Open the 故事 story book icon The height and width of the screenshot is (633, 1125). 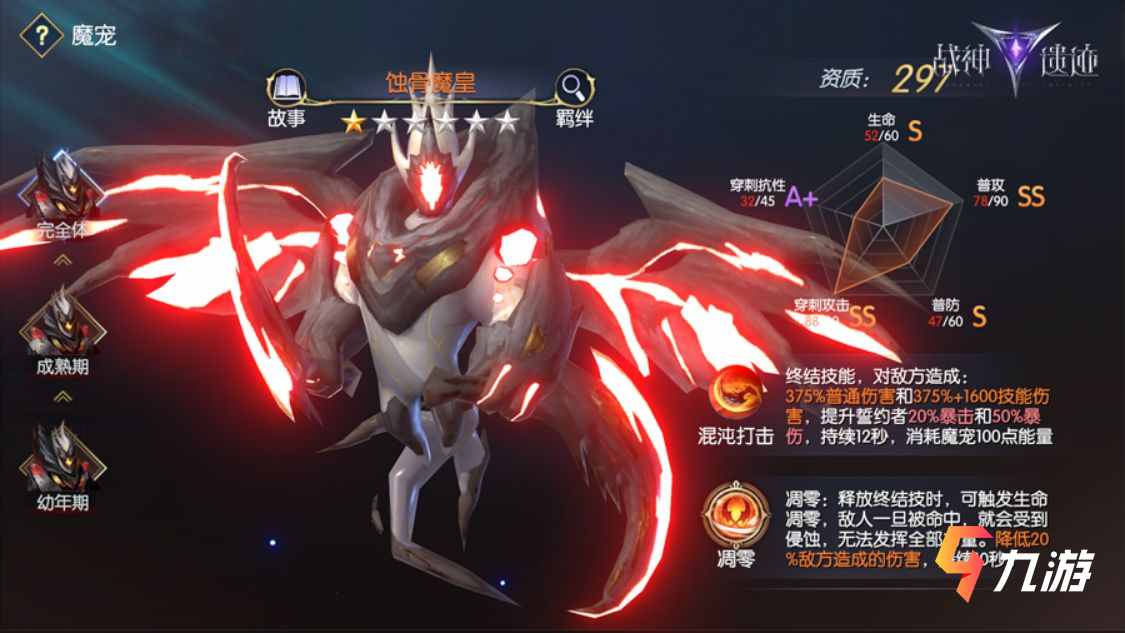point(286,87)
